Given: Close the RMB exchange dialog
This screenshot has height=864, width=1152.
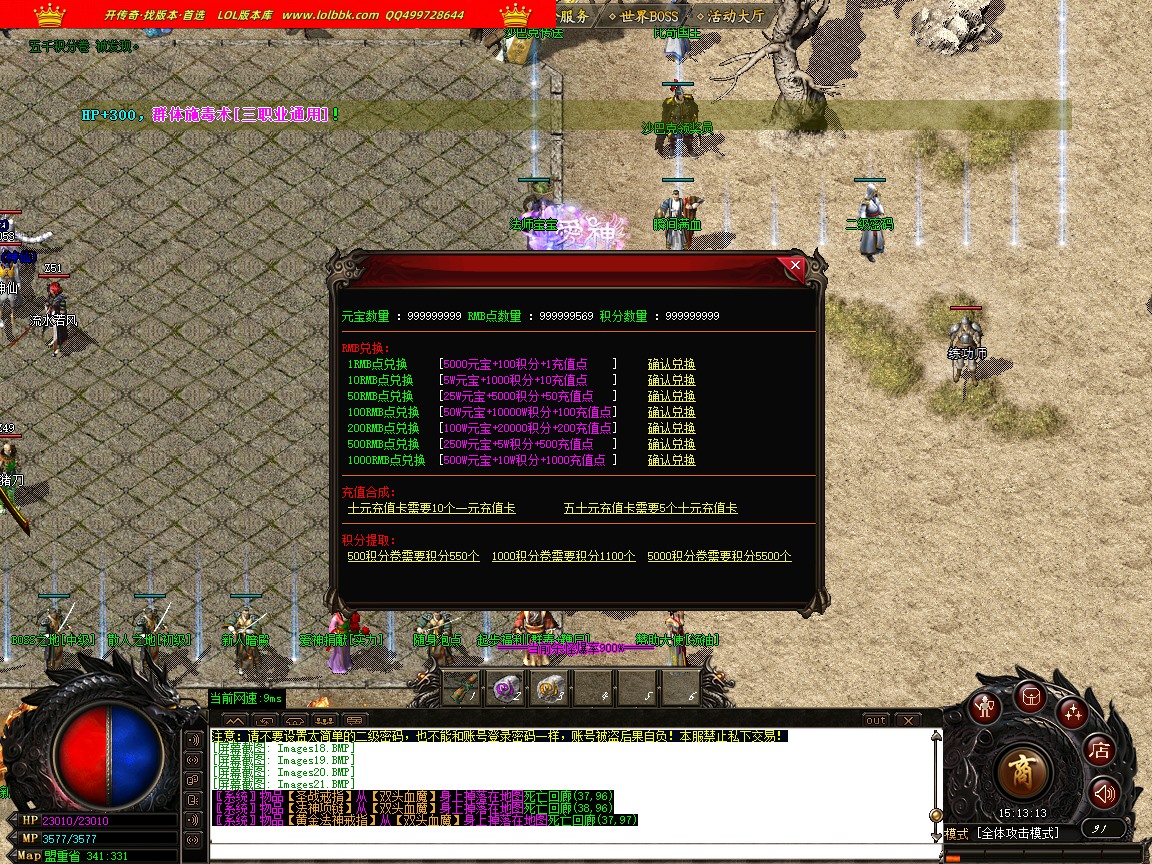Looking at the screenshot, I should [x=796, y=266].
